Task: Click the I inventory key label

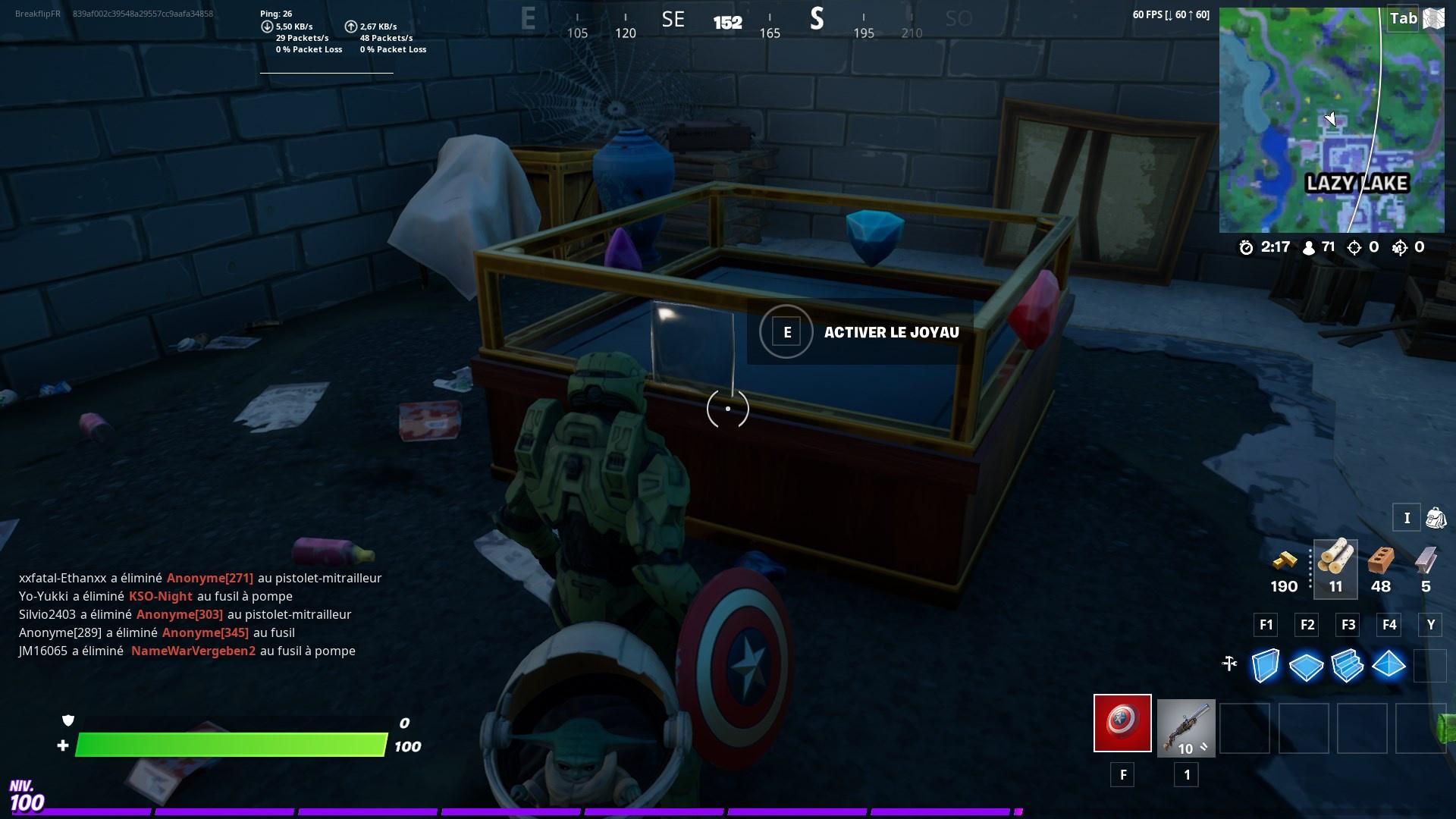Action: coord(1407,517)
